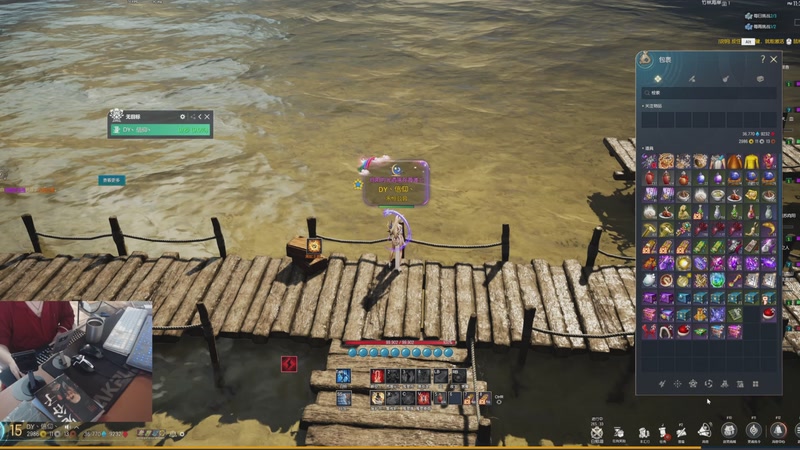
Task: Click the small teal button above the dock
Action: 111,180
